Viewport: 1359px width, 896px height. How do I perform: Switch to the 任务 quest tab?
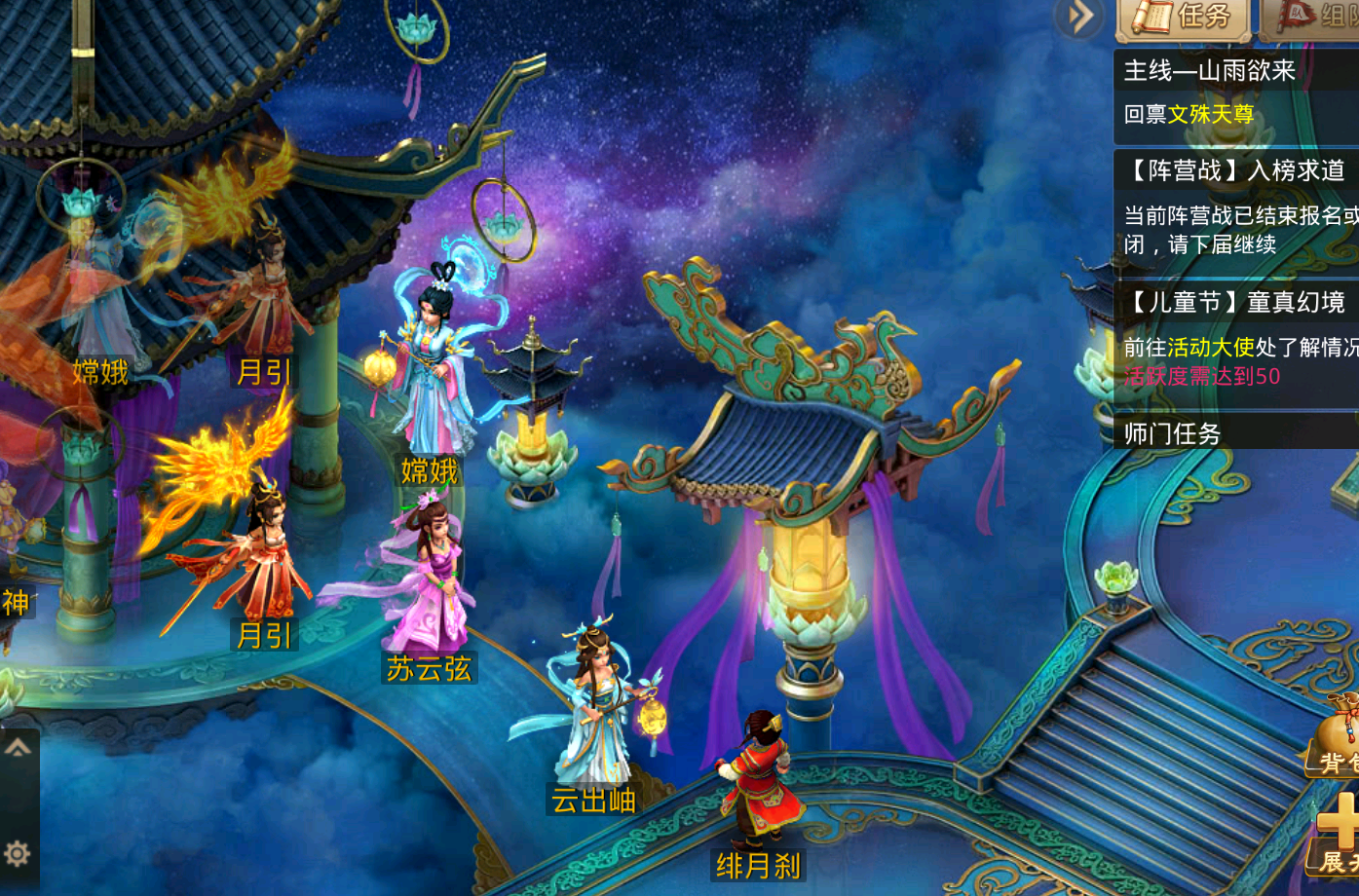pyautogui.click(x=1184, y=18)
